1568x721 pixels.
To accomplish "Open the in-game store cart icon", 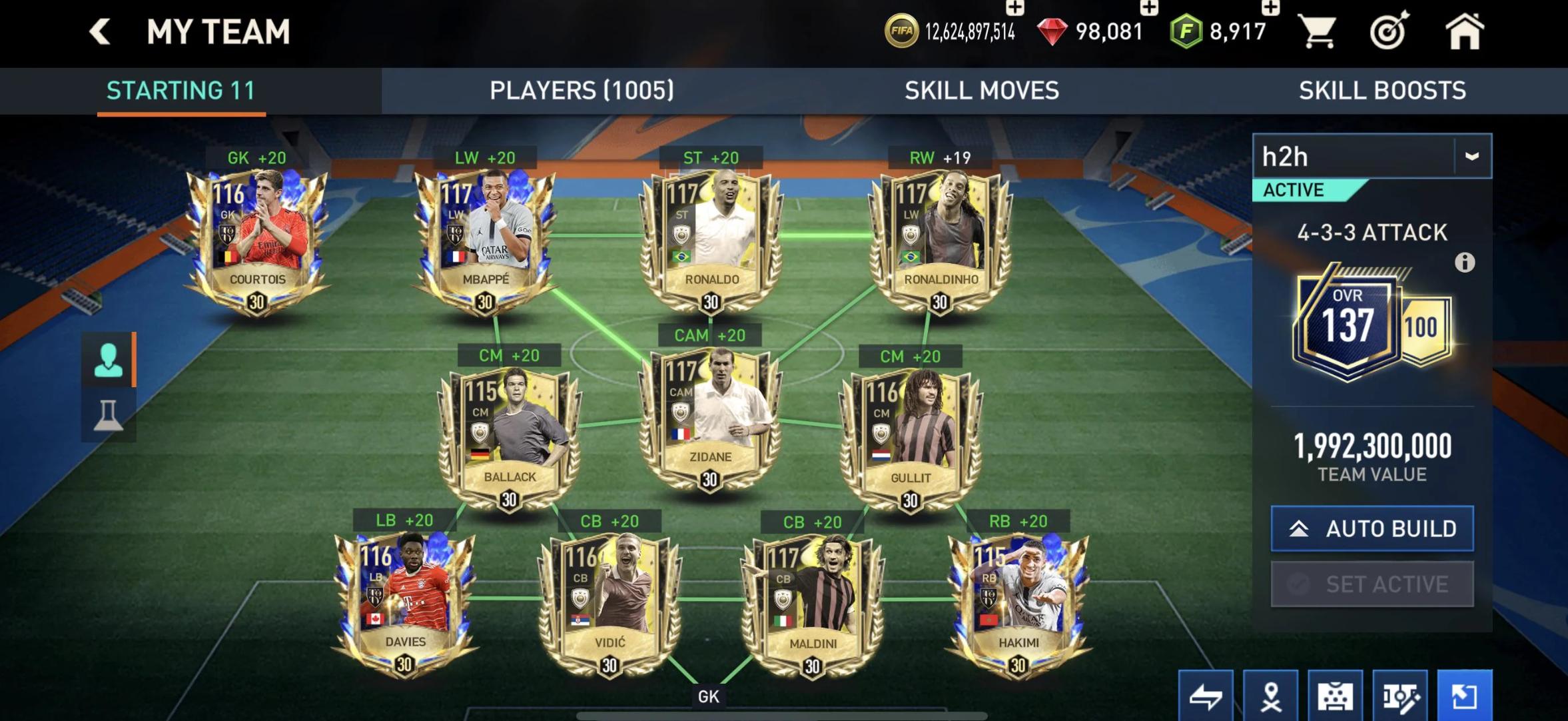I will click(1320, 30).
